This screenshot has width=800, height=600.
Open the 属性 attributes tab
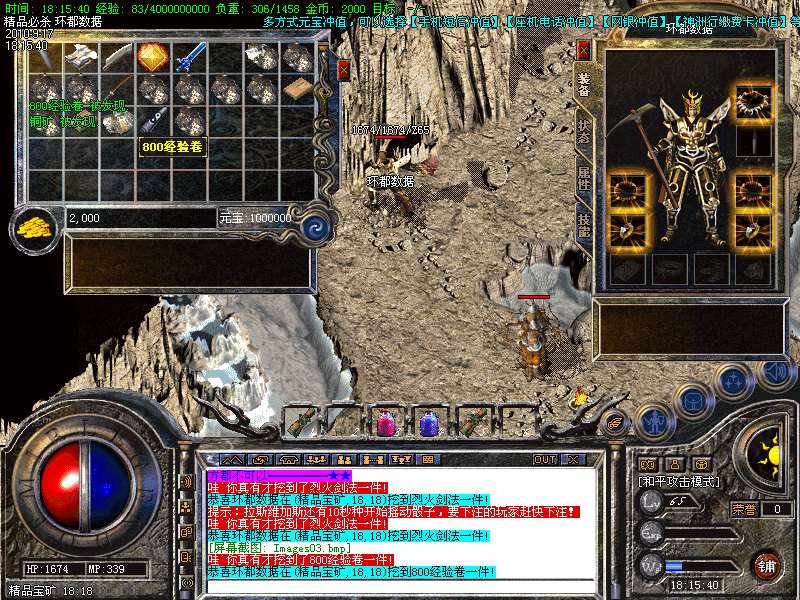tap(584, 179)
